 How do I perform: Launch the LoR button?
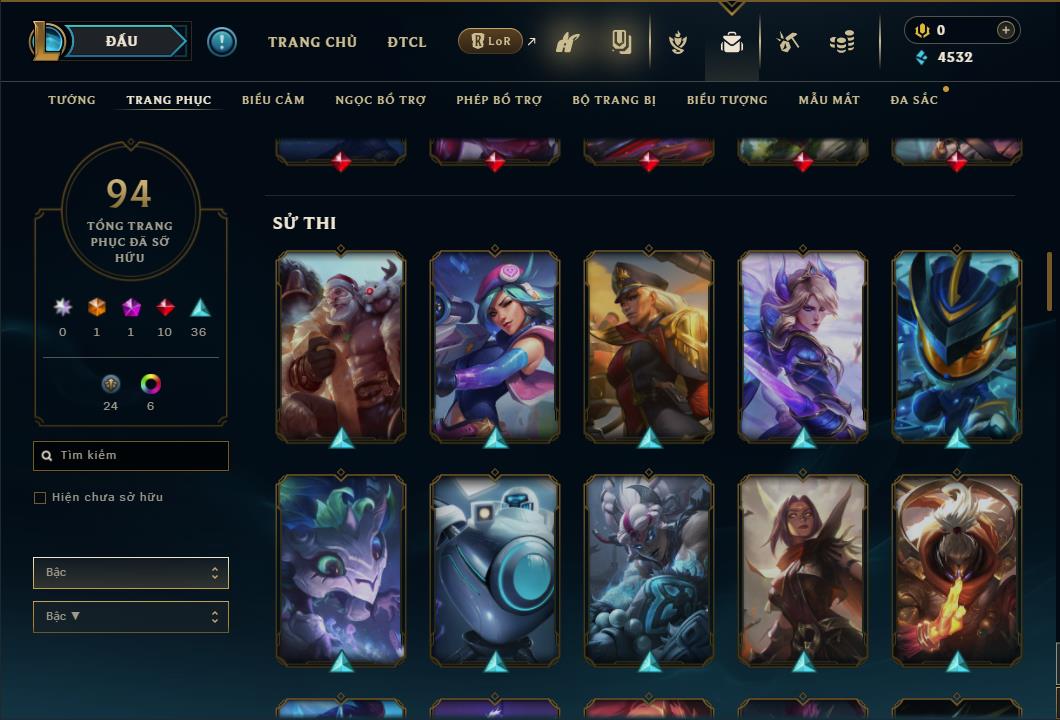point(490,42)
